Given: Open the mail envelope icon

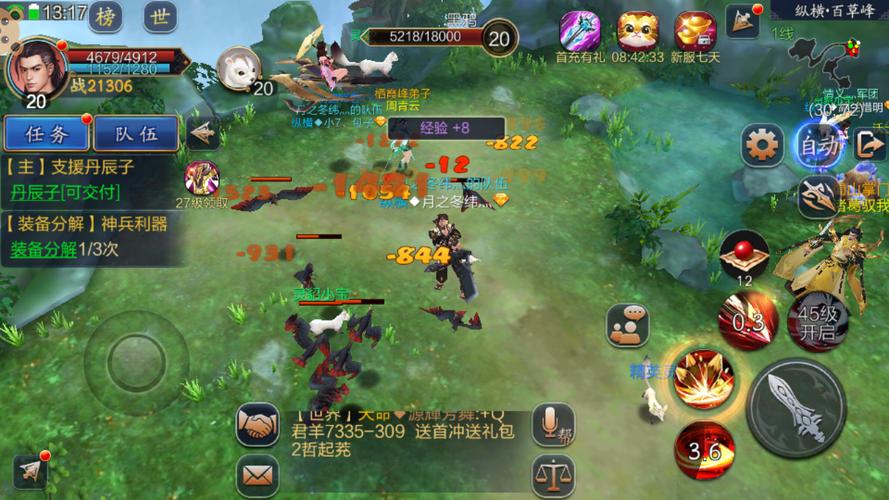Looking at the screenshot, I should (x=258, y=469).
